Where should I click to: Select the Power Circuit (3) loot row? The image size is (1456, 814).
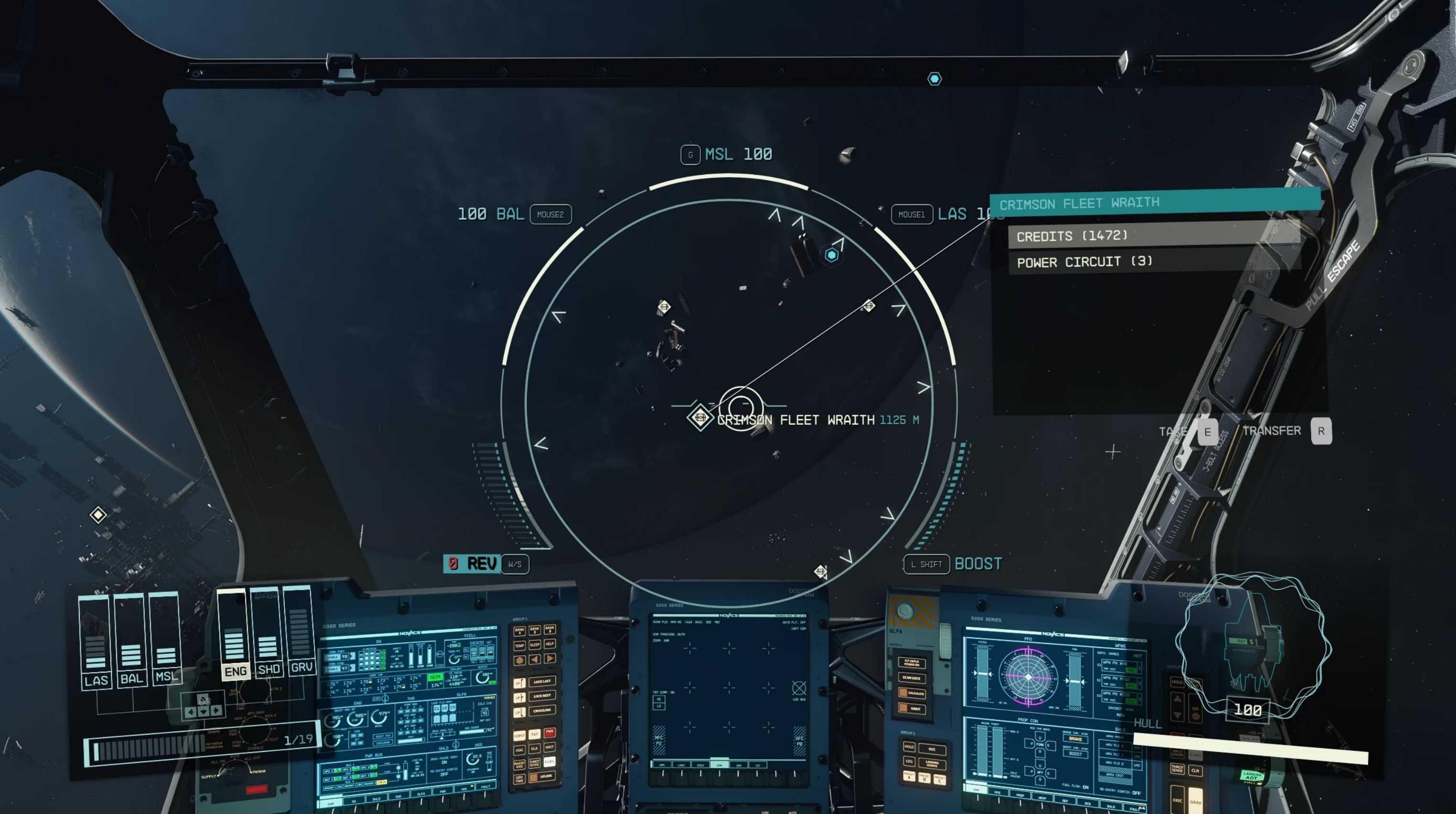(1153, 261)
